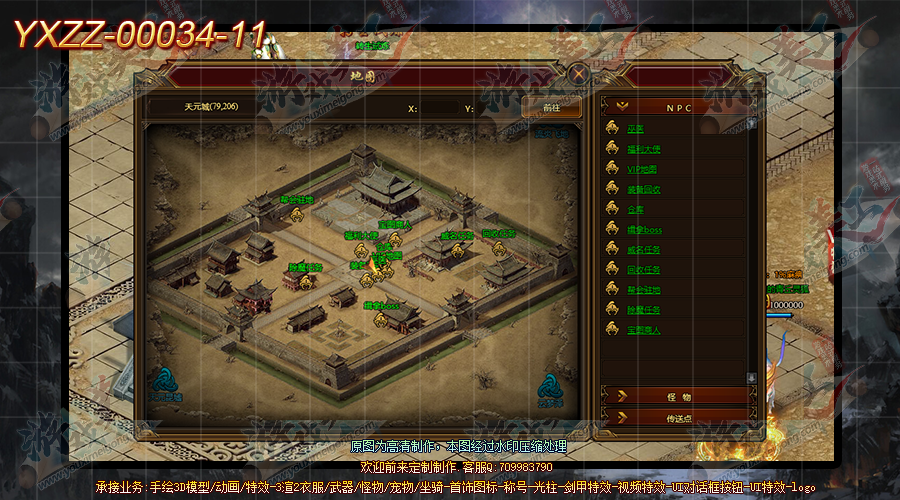Select 福利大使 in the NPC list
This screenshot has height=500, width=900.
coord(644,149)
